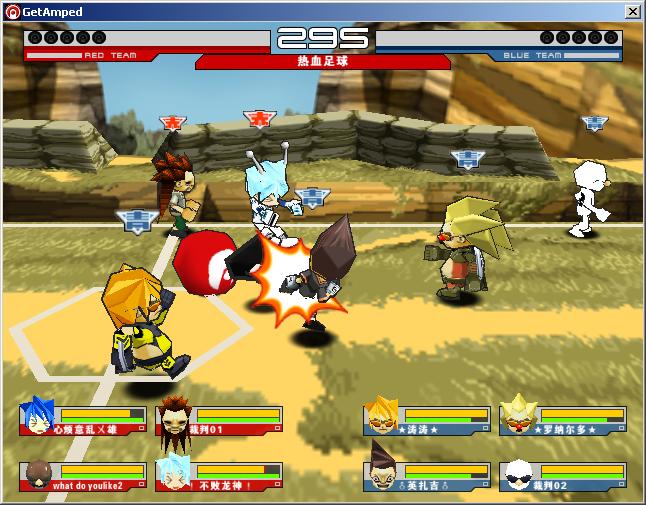Choose player panel 裁判02
646x505 pixels.
tap(563, 475)
